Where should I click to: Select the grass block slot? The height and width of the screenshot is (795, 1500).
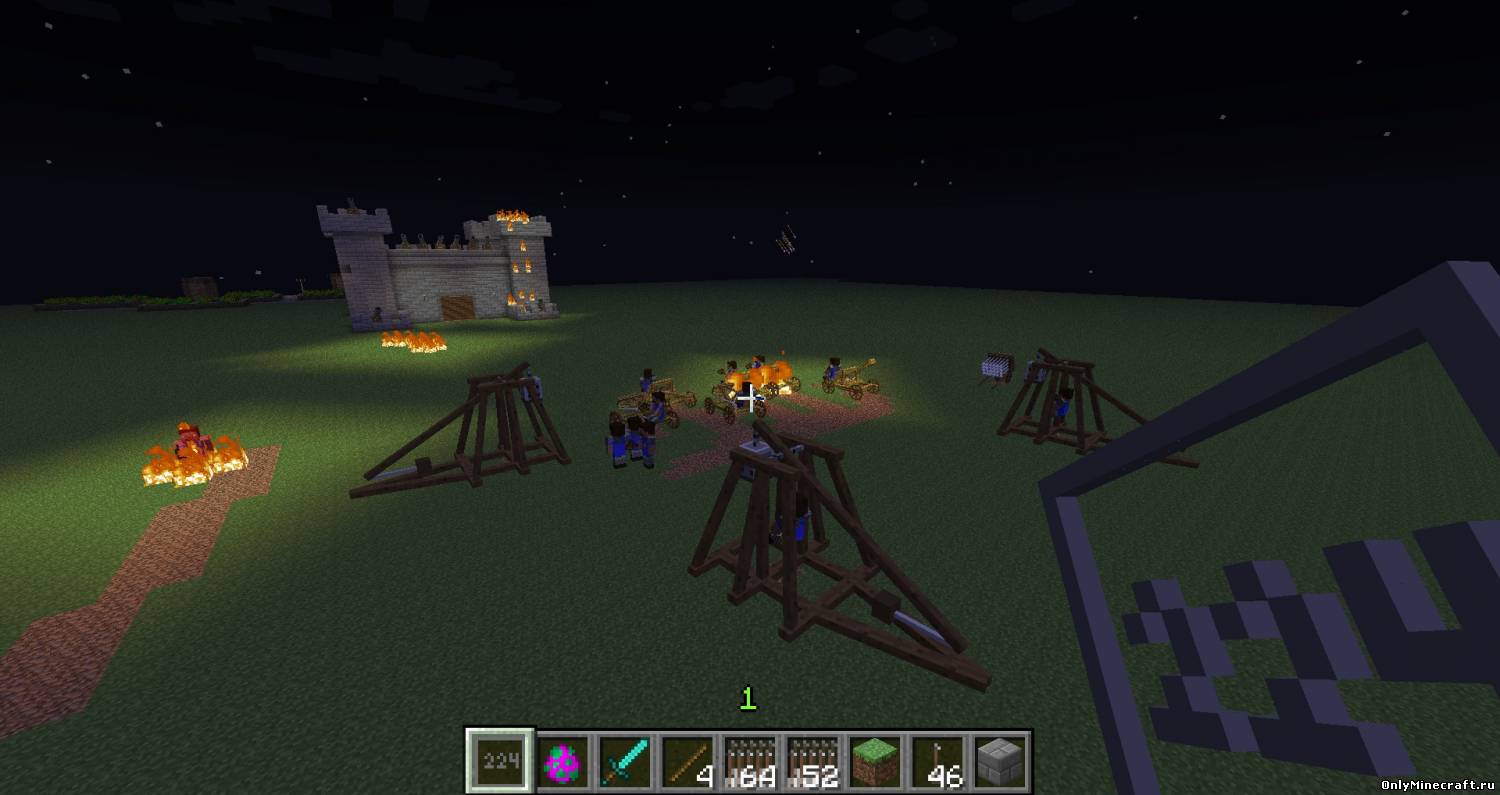[x=875, y=763]
